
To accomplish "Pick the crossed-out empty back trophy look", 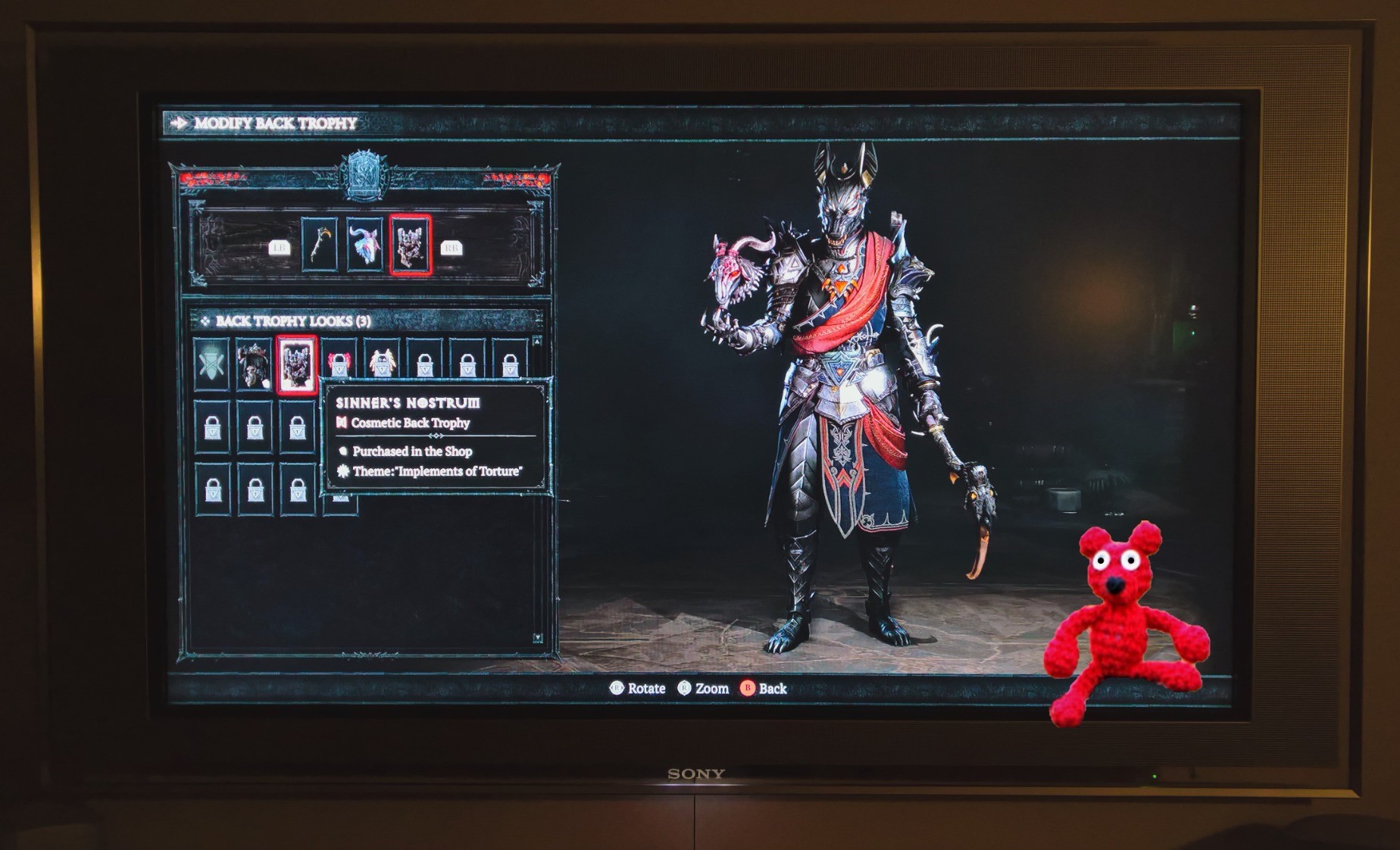I will click(211, 364).
